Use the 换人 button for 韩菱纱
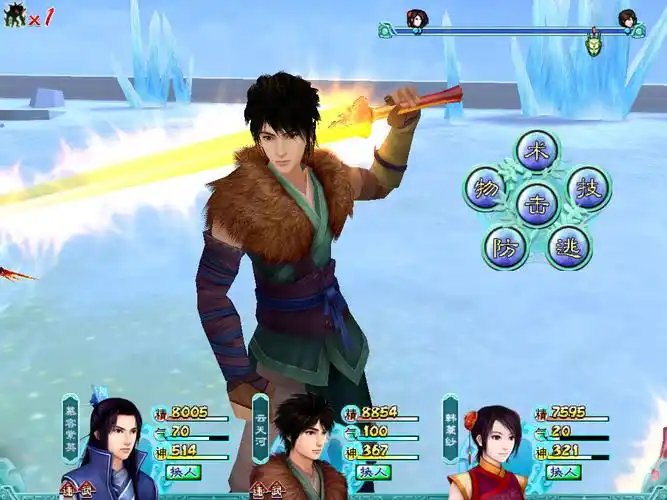 click(562, 472)
